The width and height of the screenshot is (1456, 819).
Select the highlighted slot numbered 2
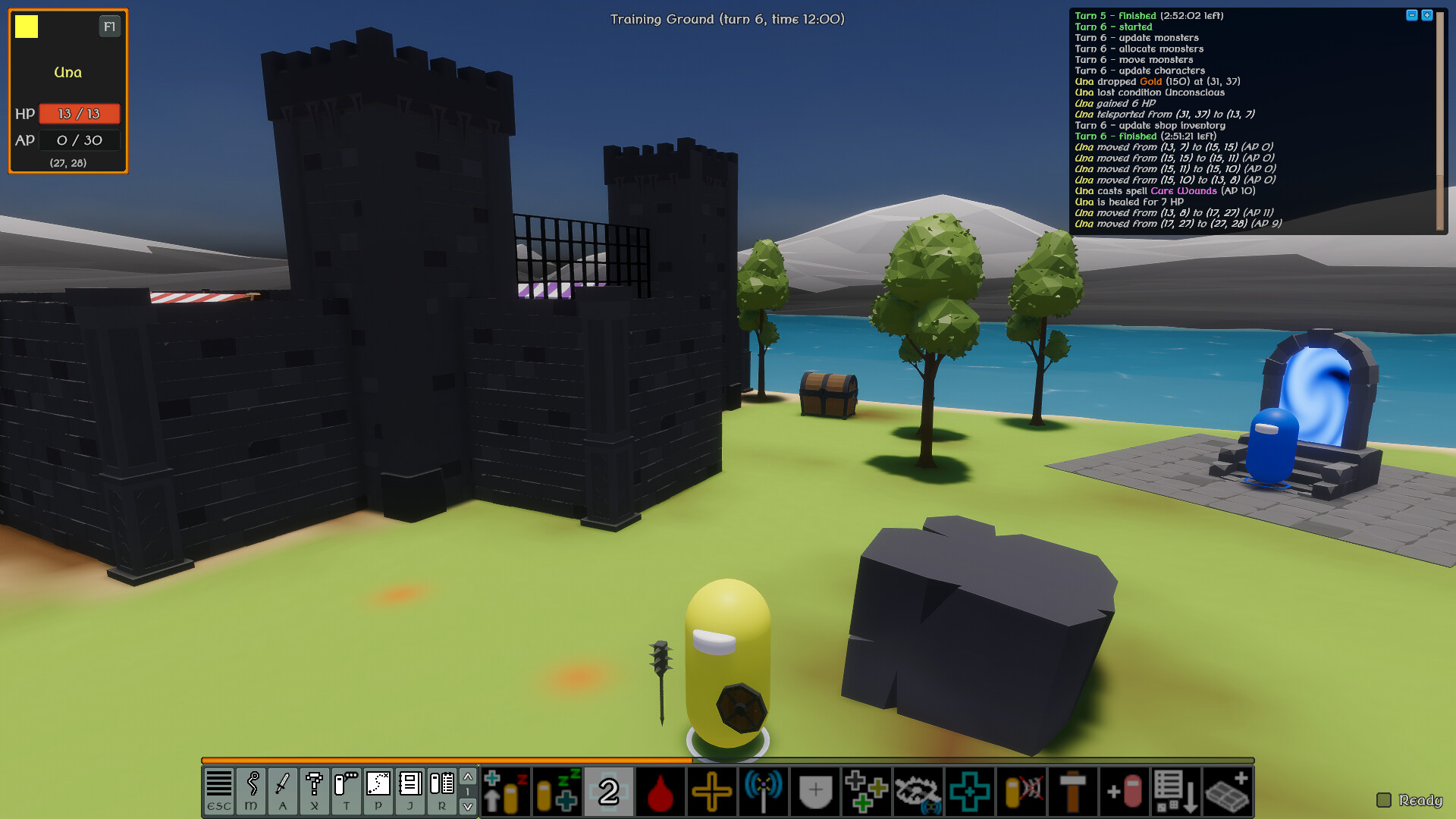point(607,791)
